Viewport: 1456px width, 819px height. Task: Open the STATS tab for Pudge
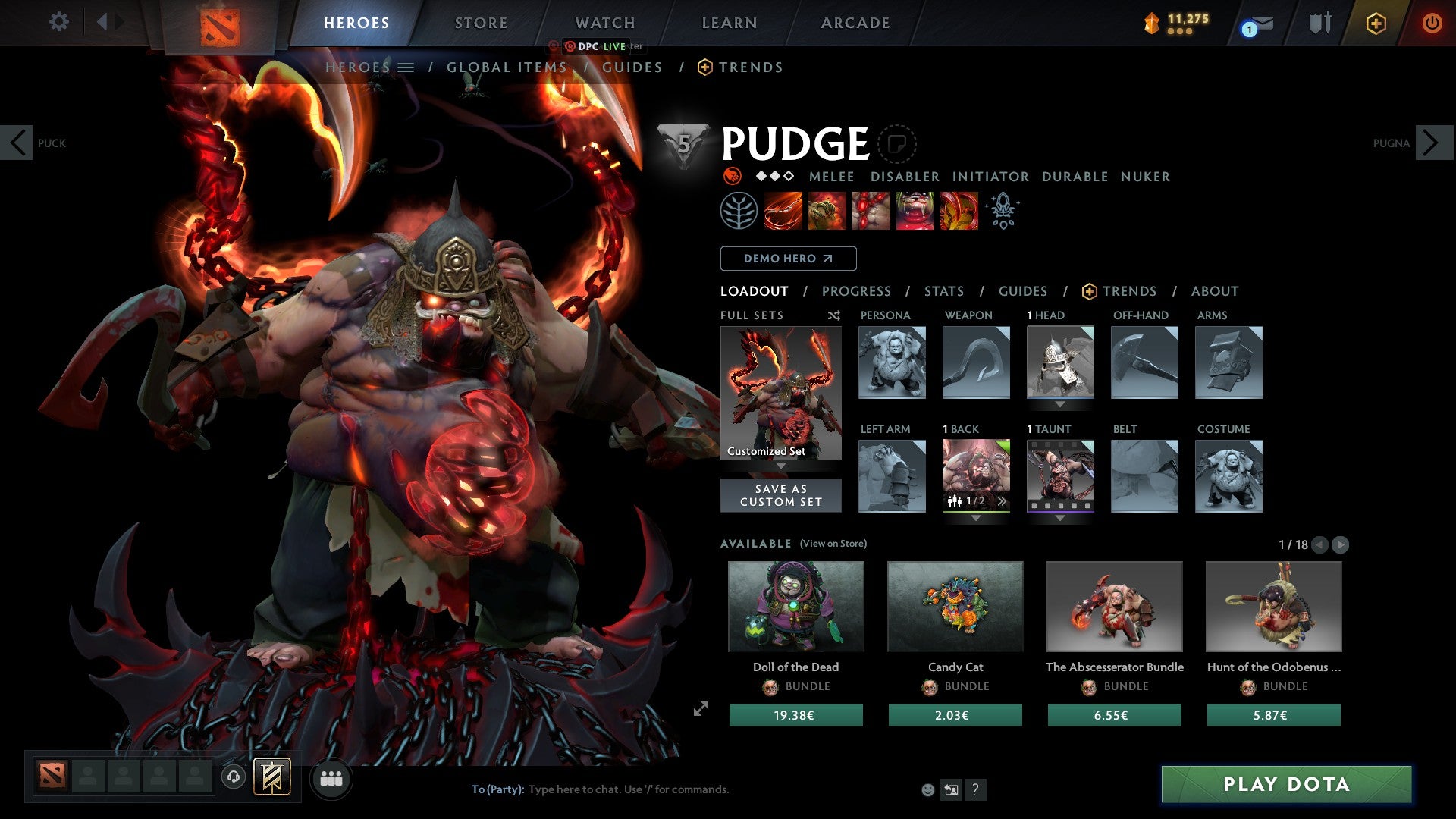tap(943, 291)
